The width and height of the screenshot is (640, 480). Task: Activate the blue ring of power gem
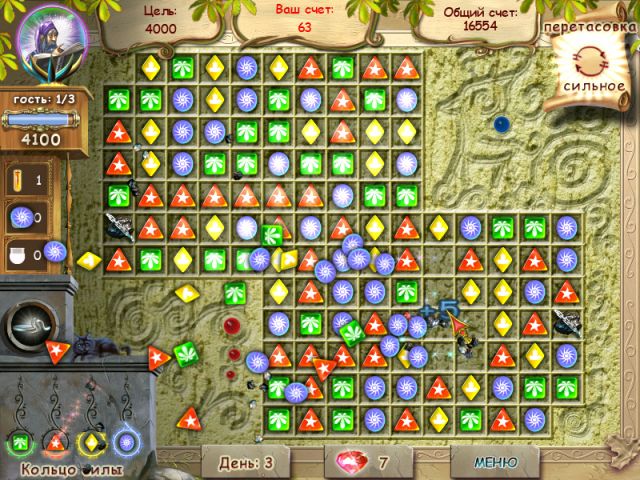tap(127, 440)
